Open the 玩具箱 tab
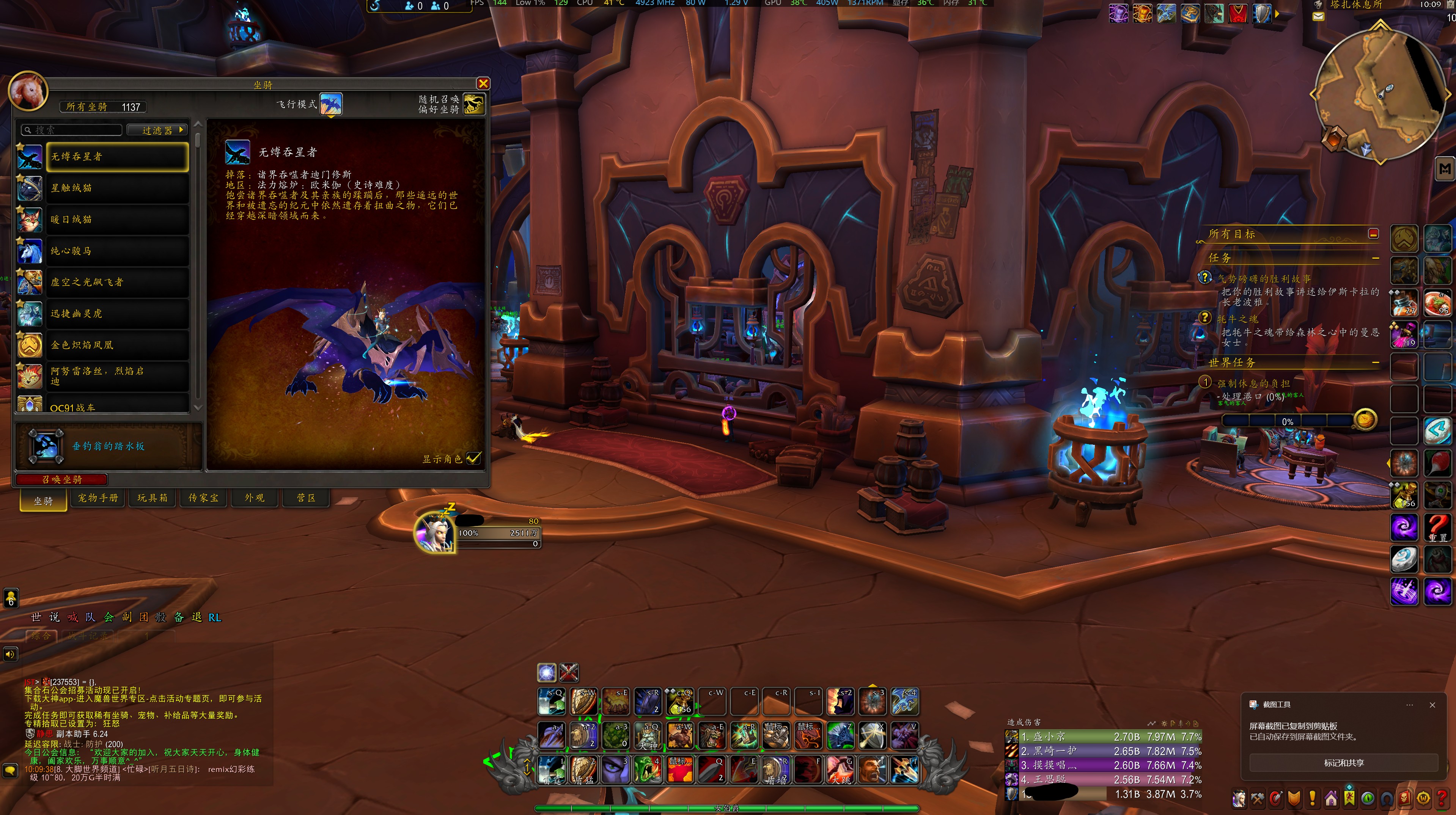 [x=152, y=498]
